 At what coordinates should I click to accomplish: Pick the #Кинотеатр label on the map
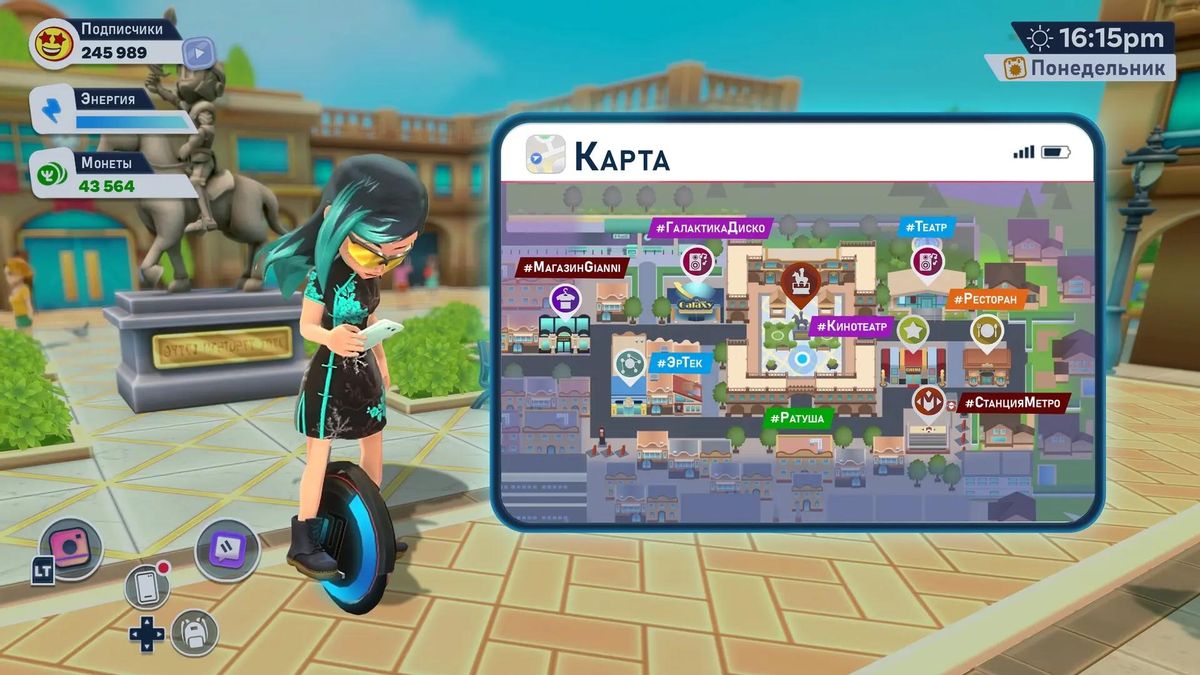click(852, 326)
